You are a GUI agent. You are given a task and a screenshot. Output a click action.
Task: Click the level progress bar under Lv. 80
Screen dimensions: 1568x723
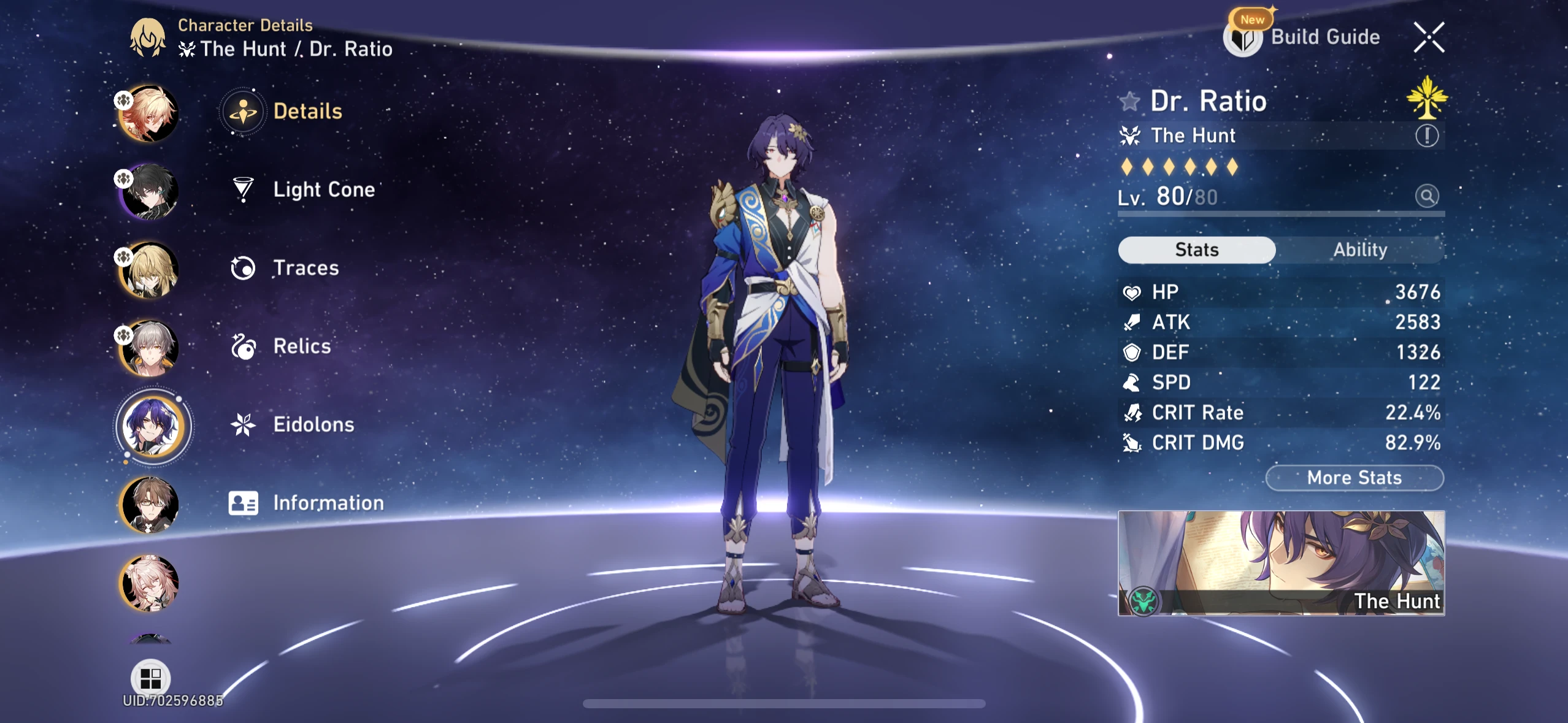[x=1282, y=215]
